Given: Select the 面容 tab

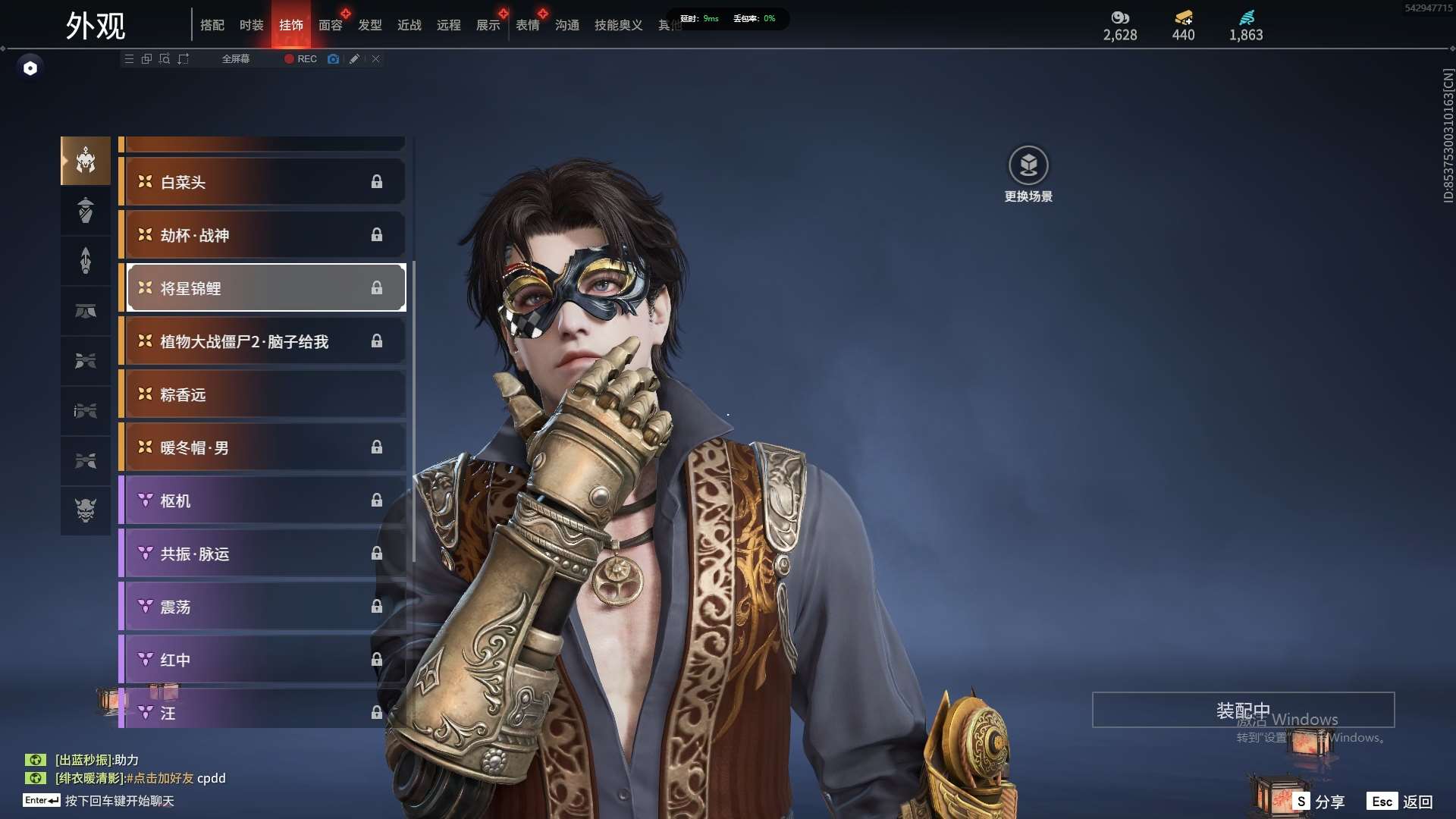Looking at the screenshot, I should [x=331, y=25].
